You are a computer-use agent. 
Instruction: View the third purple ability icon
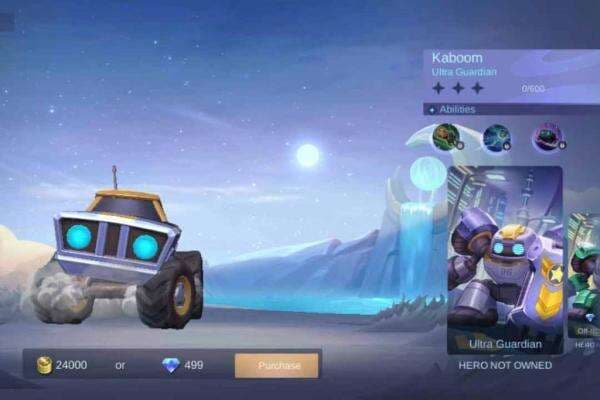(546, 137)
